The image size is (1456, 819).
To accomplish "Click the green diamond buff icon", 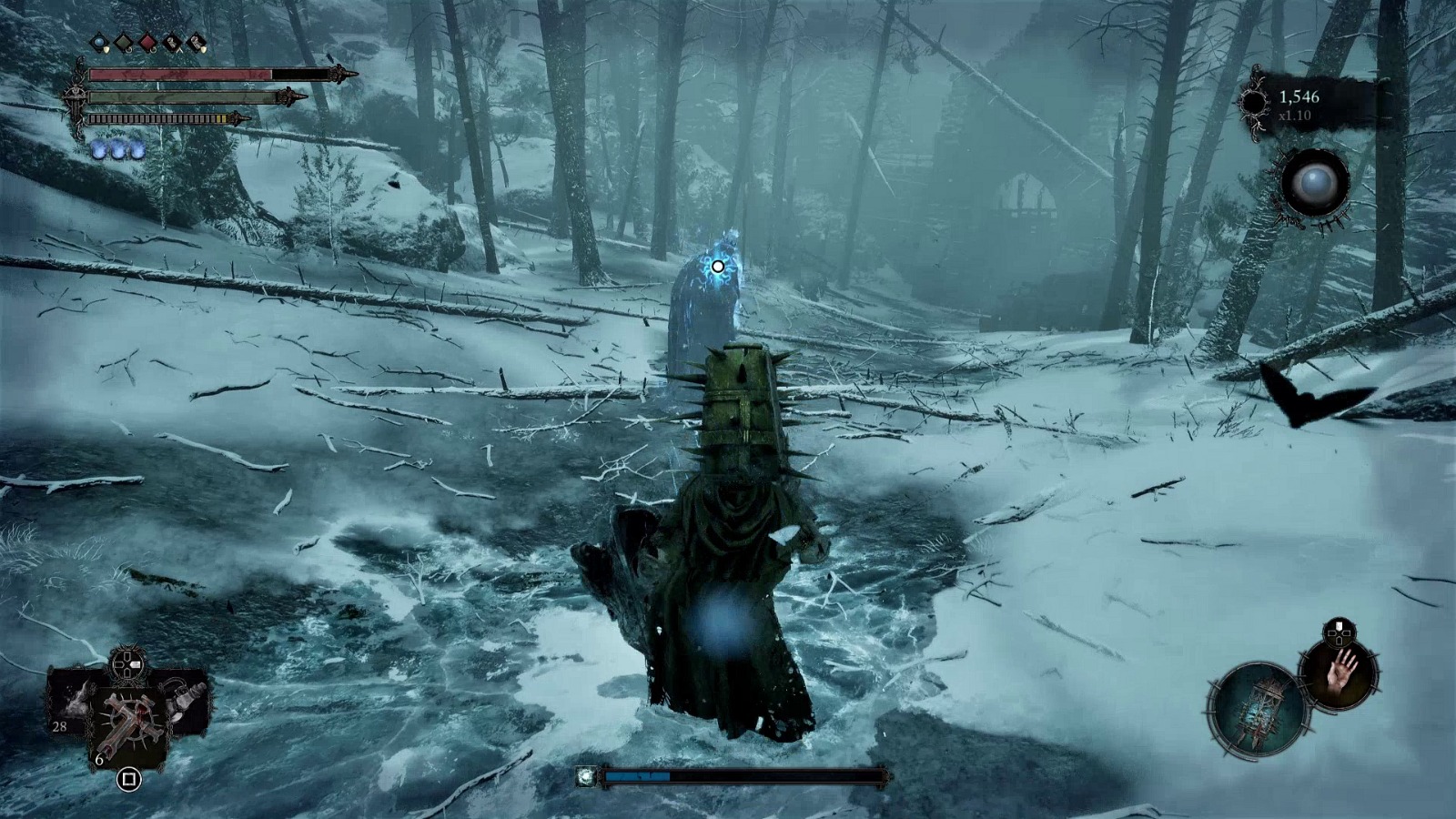I will coord(124,41).
